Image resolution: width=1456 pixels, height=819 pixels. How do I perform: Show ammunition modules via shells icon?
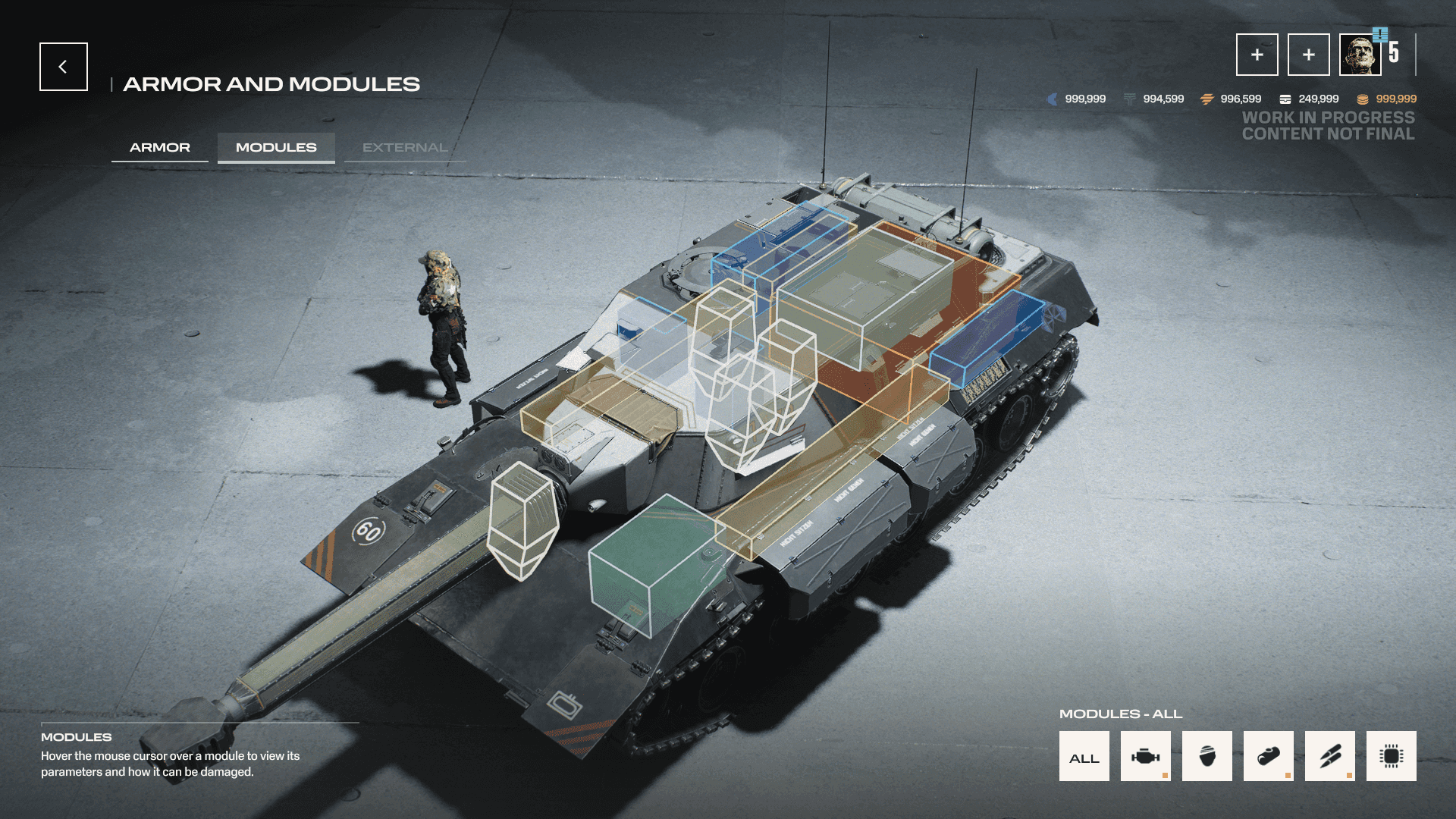(1329, 757)
